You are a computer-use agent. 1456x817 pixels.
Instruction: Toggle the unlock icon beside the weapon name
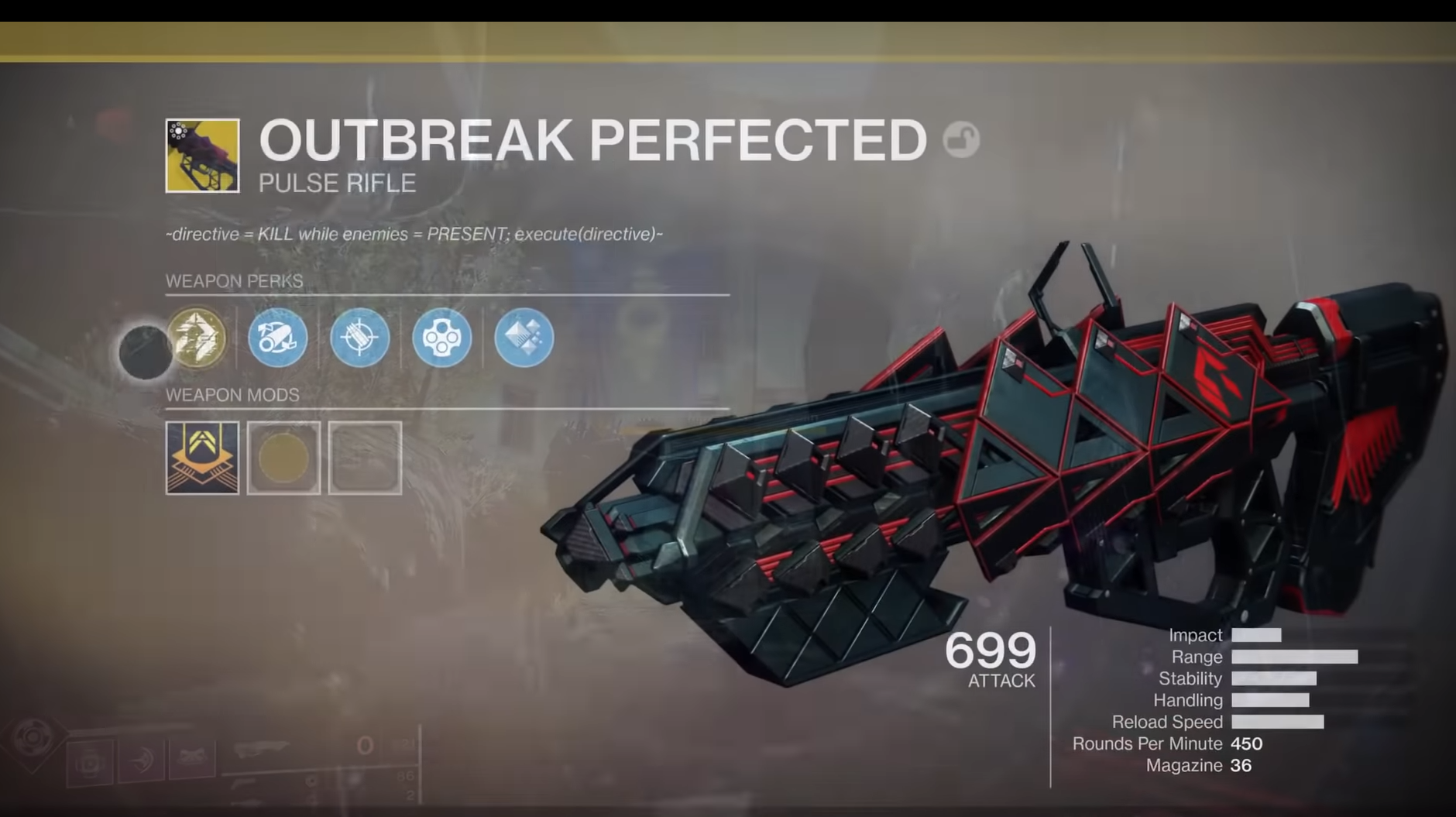[x=962, y=140]
